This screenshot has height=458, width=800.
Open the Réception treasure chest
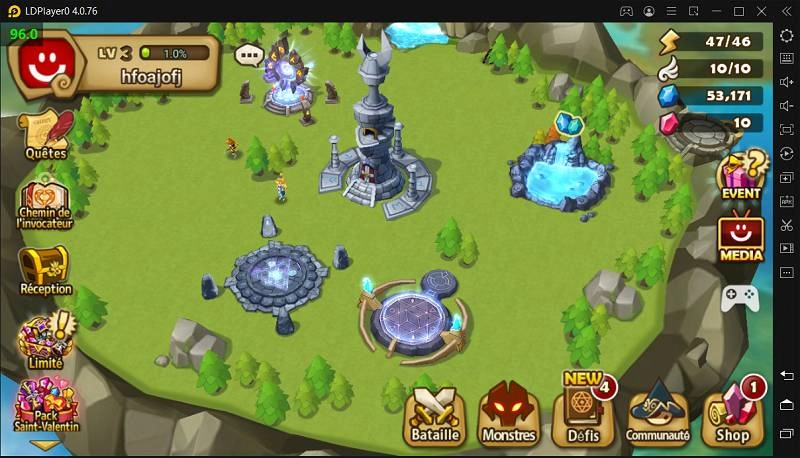pos(46,269)
